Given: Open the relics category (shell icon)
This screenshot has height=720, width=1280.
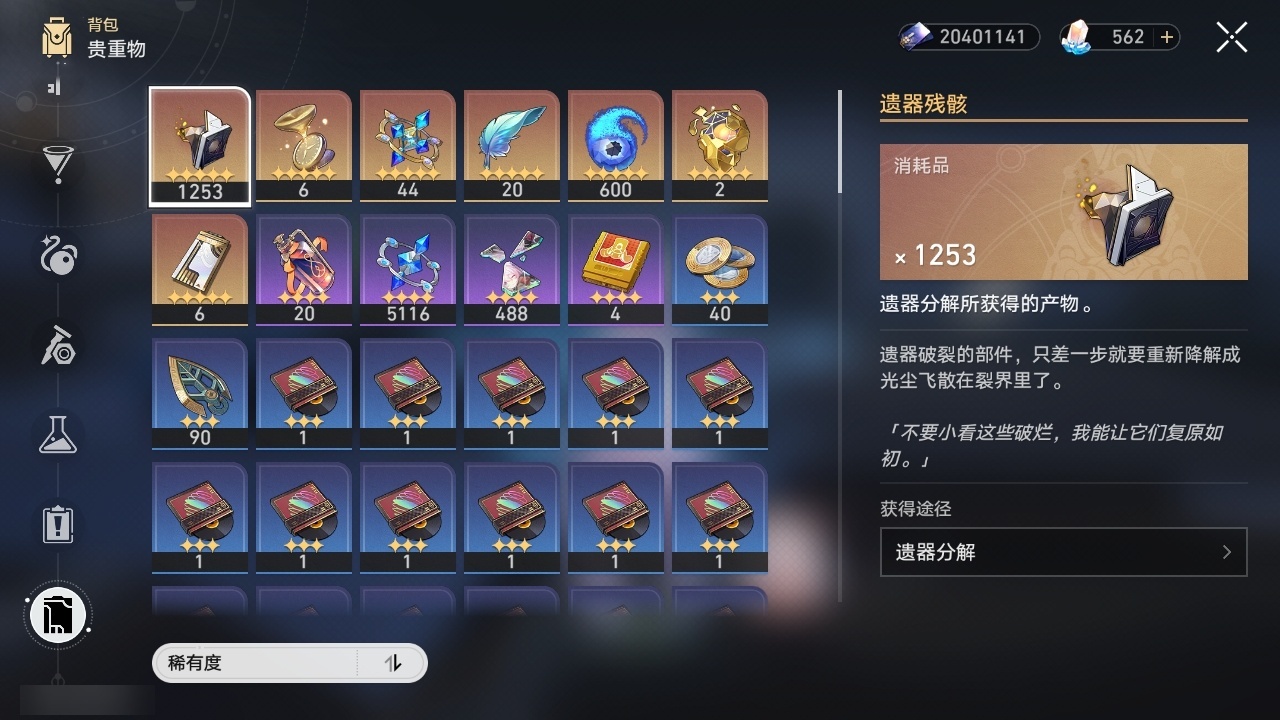Looking at the screenshot, I should pos(57,255).
